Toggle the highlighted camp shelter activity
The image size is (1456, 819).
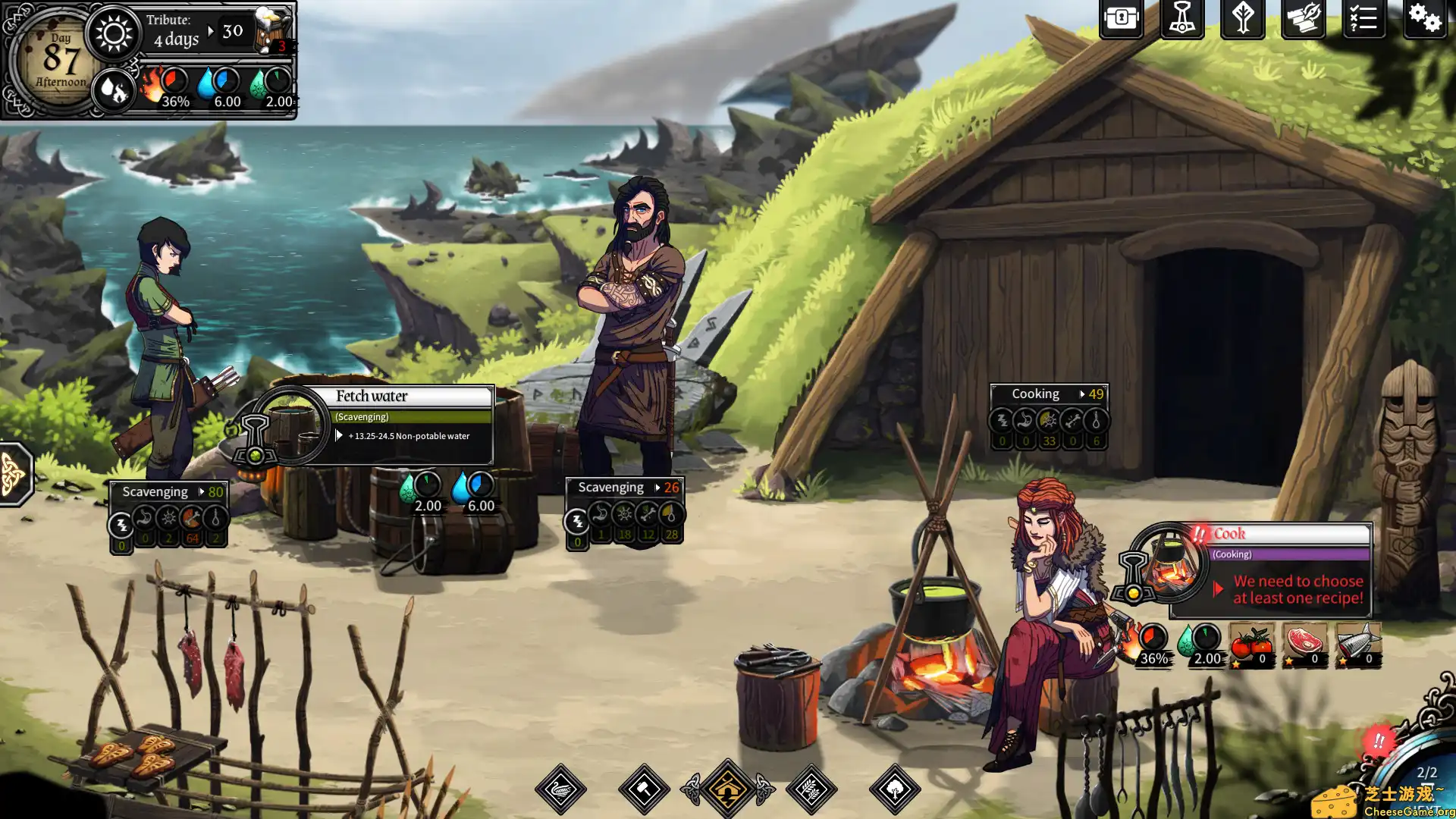coord(728,787)
